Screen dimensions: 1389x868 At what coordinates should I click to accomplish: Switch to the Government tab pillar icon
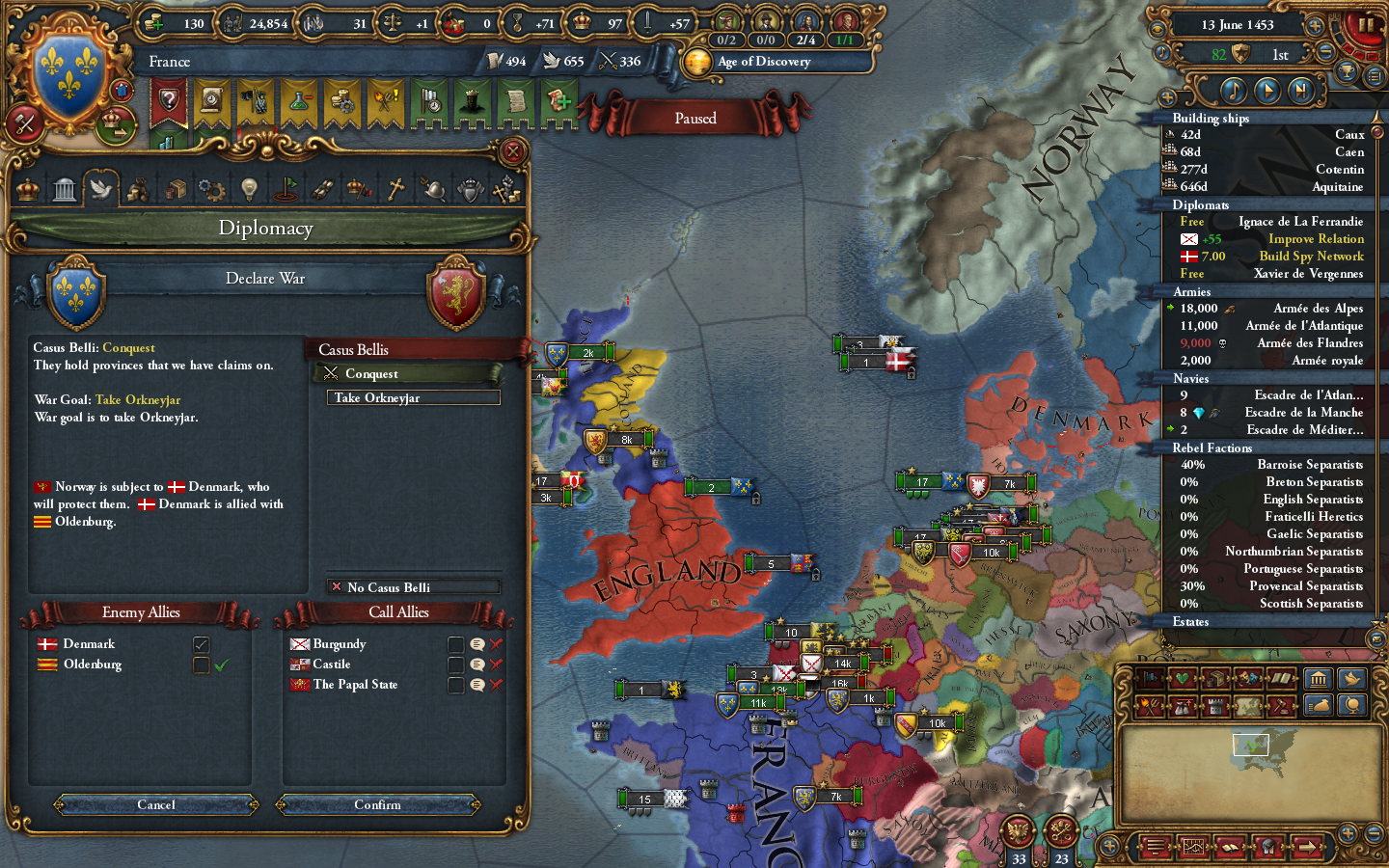click(x=64, y=188)
